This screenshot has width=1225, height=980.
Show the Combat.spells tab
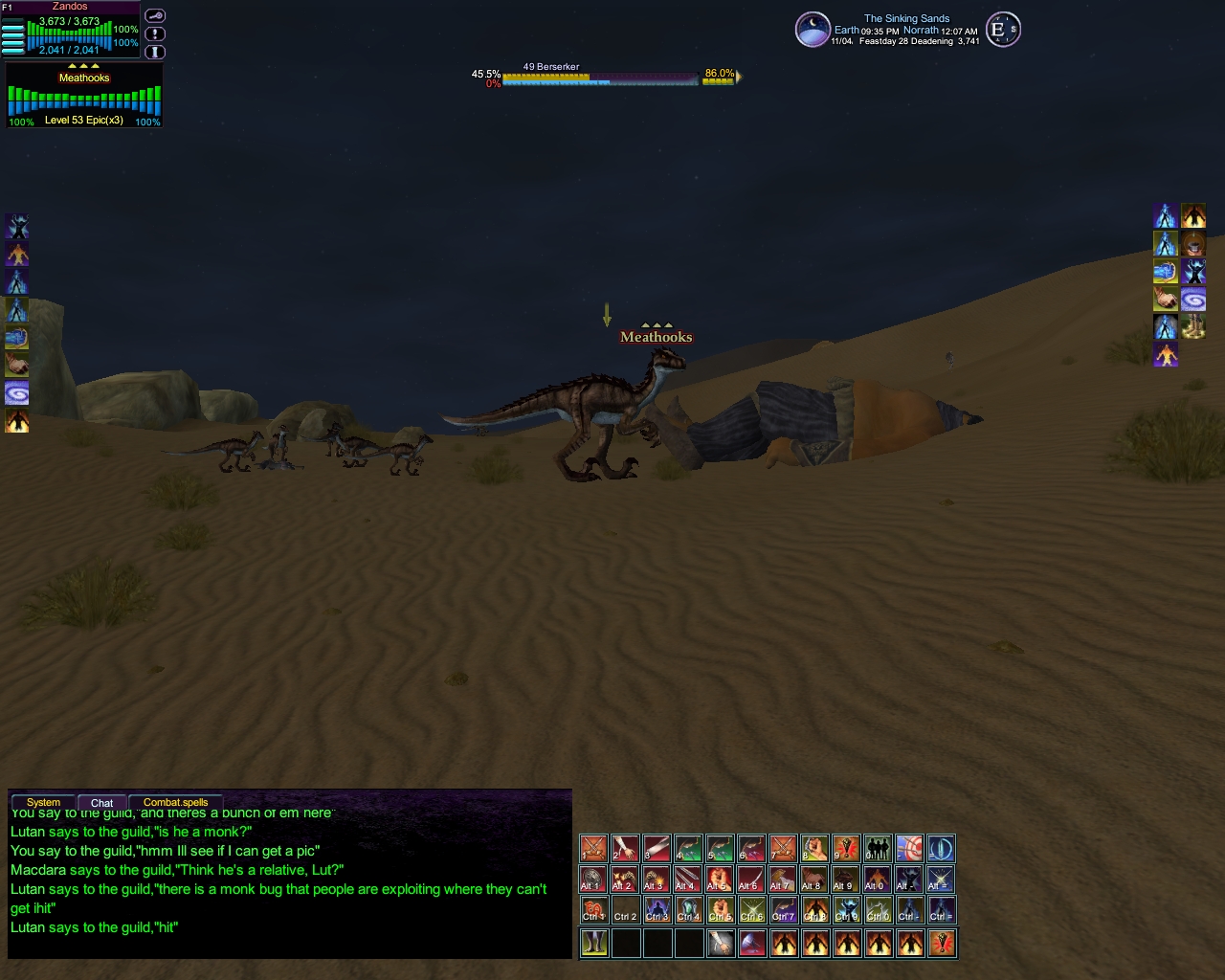tap(175, 802)
